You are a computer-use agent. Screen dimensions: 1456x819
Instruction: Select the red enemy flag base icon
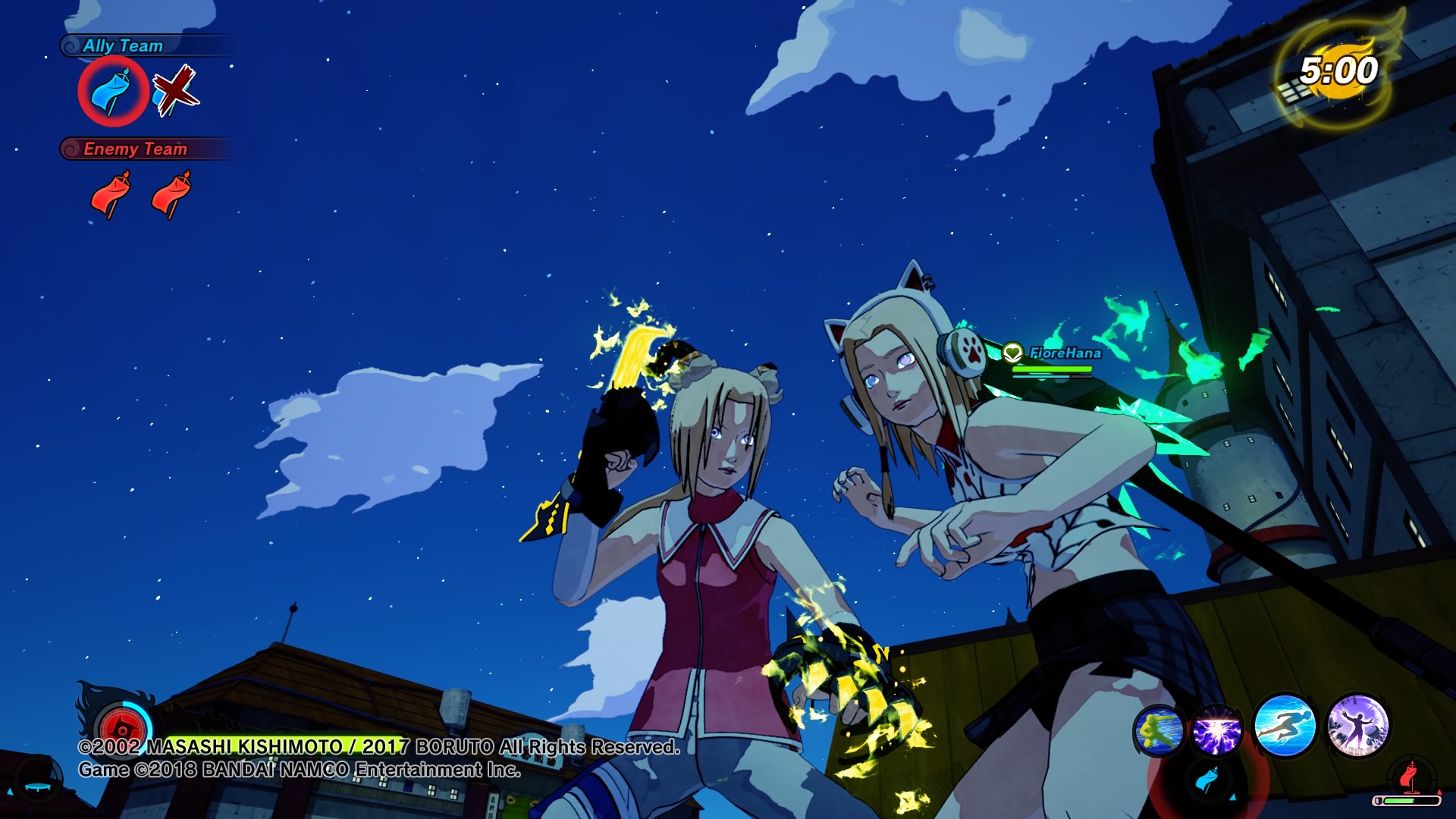(1410, 776)
